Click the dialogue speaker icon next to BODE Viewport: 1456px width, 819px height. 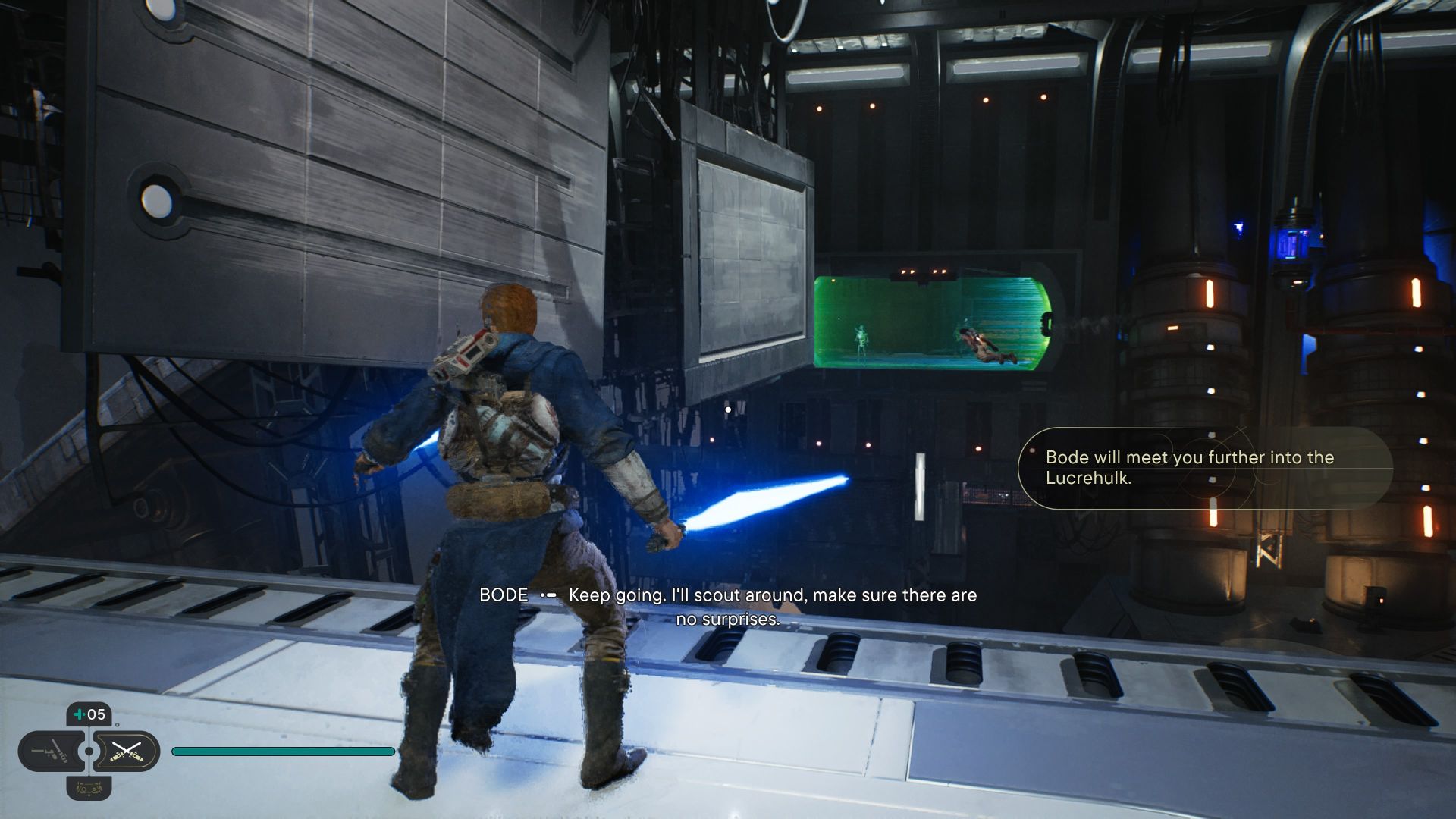tap(549, 596)
